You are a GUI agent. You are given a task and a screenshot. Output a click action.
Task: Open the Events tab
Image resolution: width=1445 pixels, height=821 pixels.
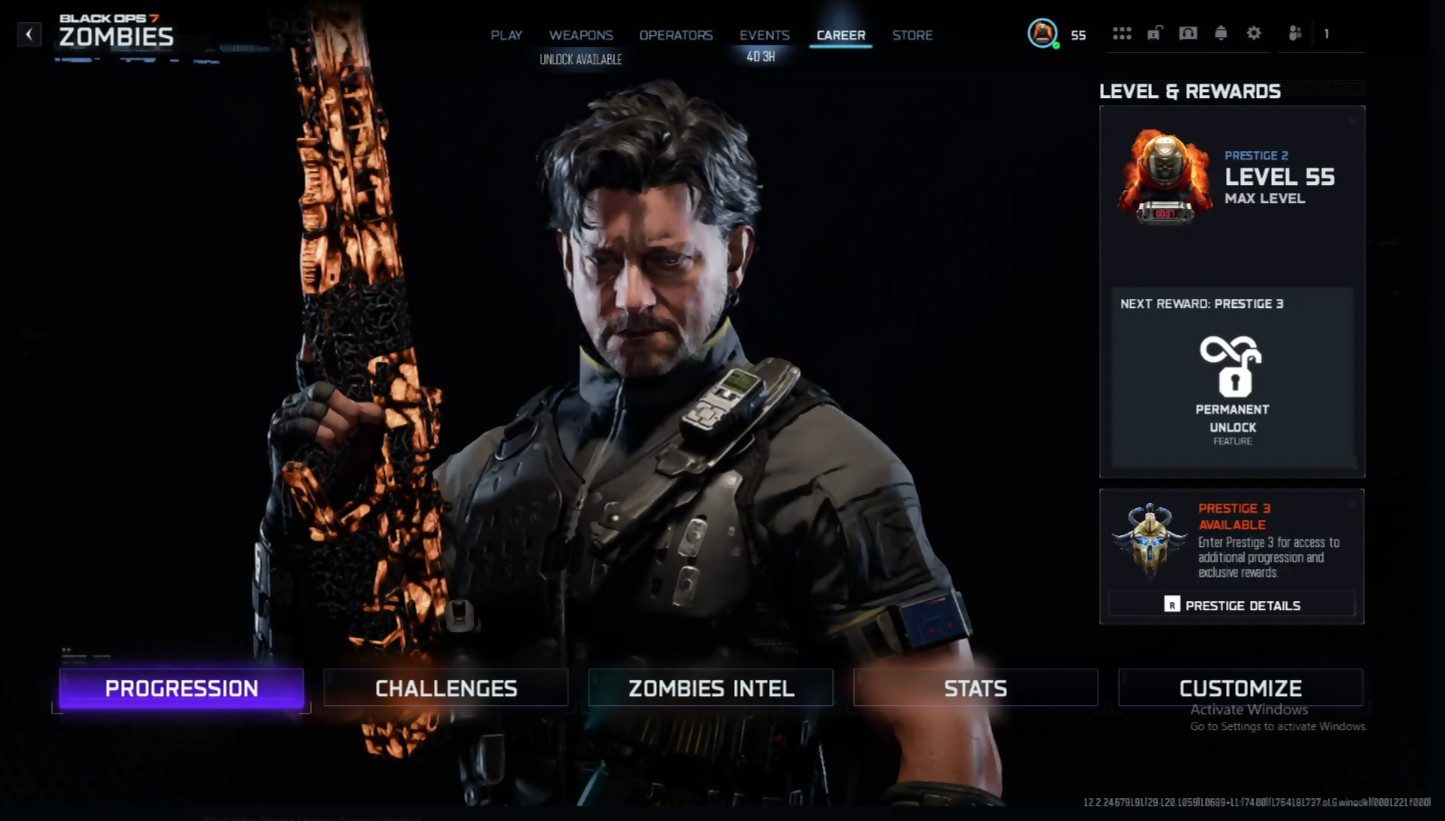[764, 35]
